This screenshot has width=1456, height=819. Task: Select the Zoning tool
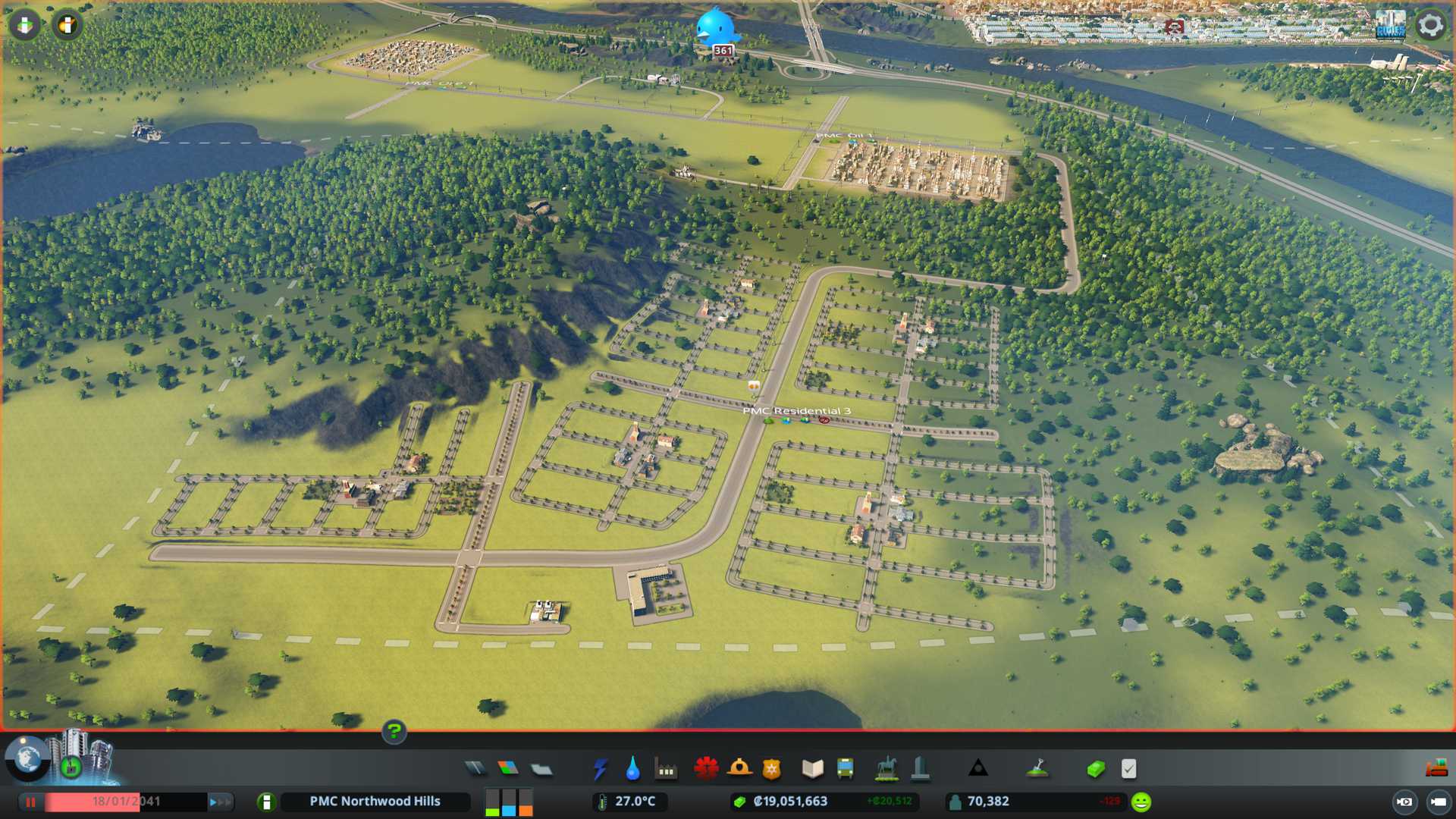coord(508,769)
